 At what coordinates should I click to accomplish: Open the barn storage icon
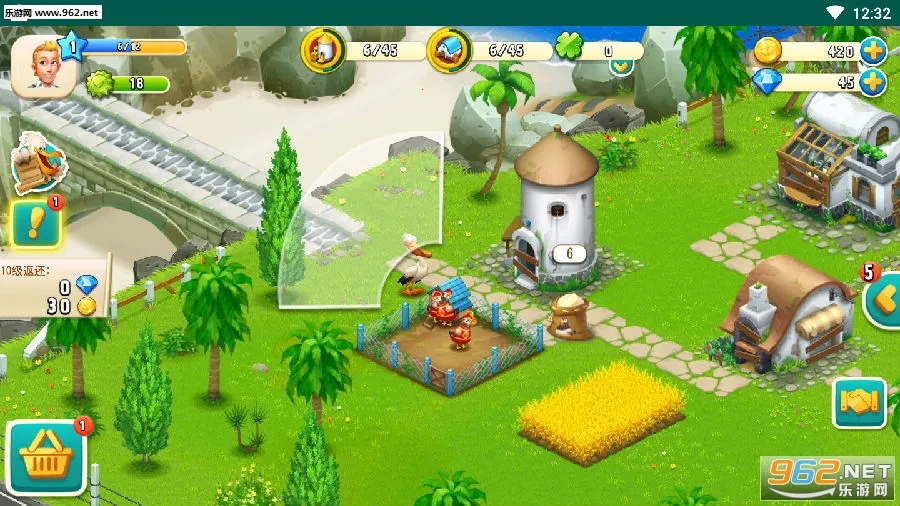tap(449, 50)
